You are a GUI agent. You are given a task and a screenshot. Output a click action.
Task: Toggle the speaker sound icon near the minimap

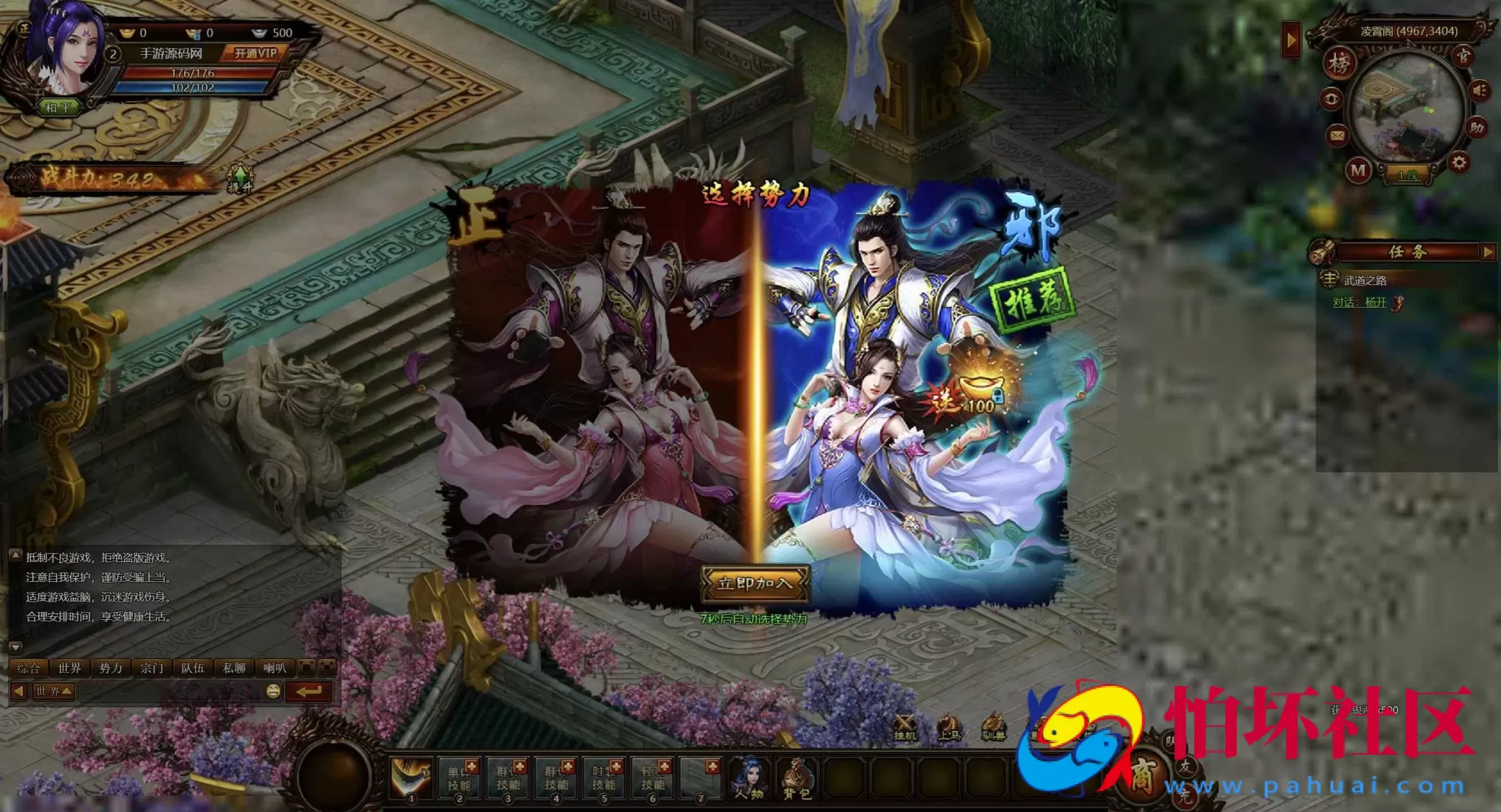1479,91
